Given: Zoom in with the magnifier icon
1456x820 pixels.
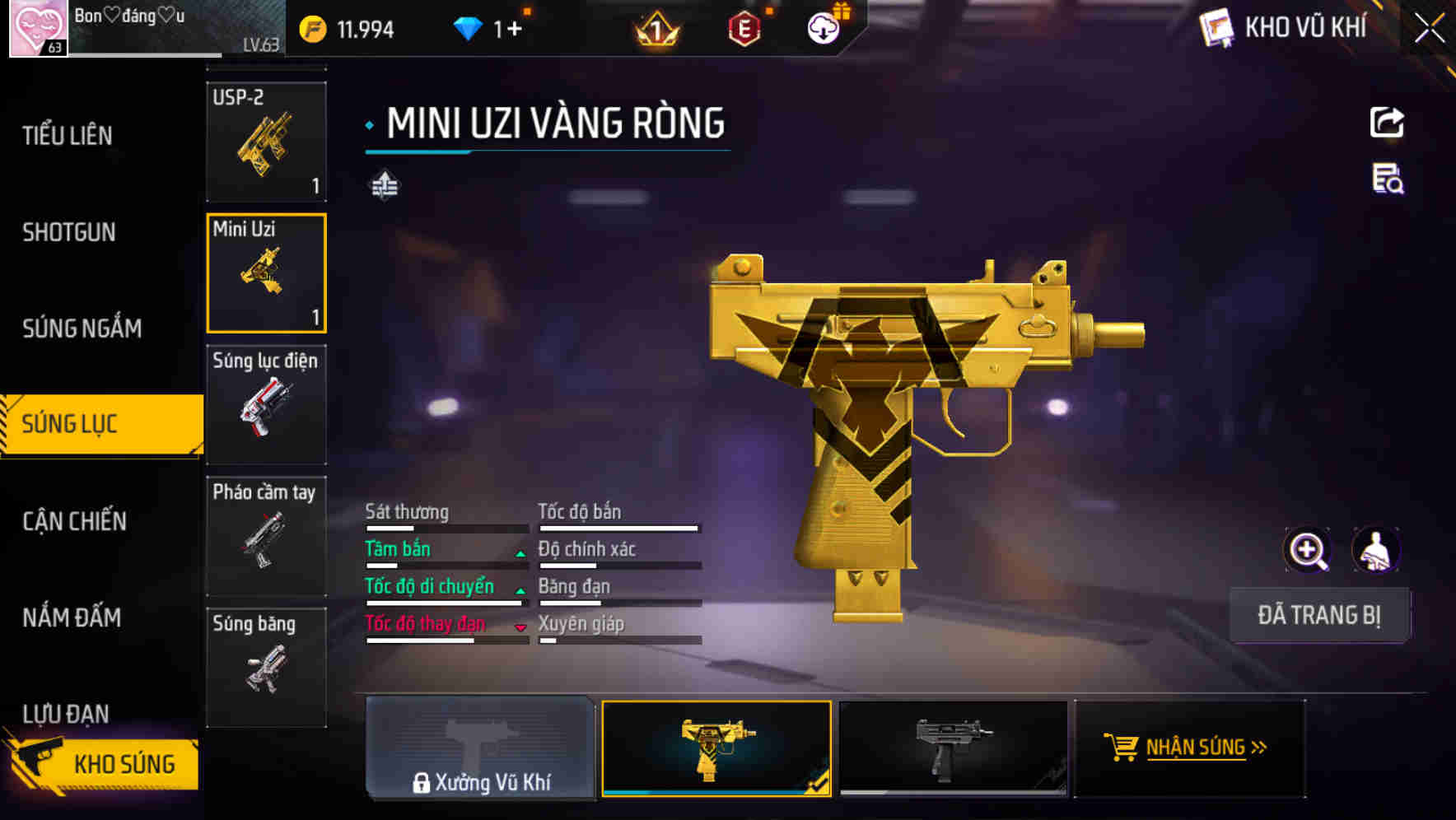Looking at the screenshot, I should pyautogui.click(x=1307, y=550).
